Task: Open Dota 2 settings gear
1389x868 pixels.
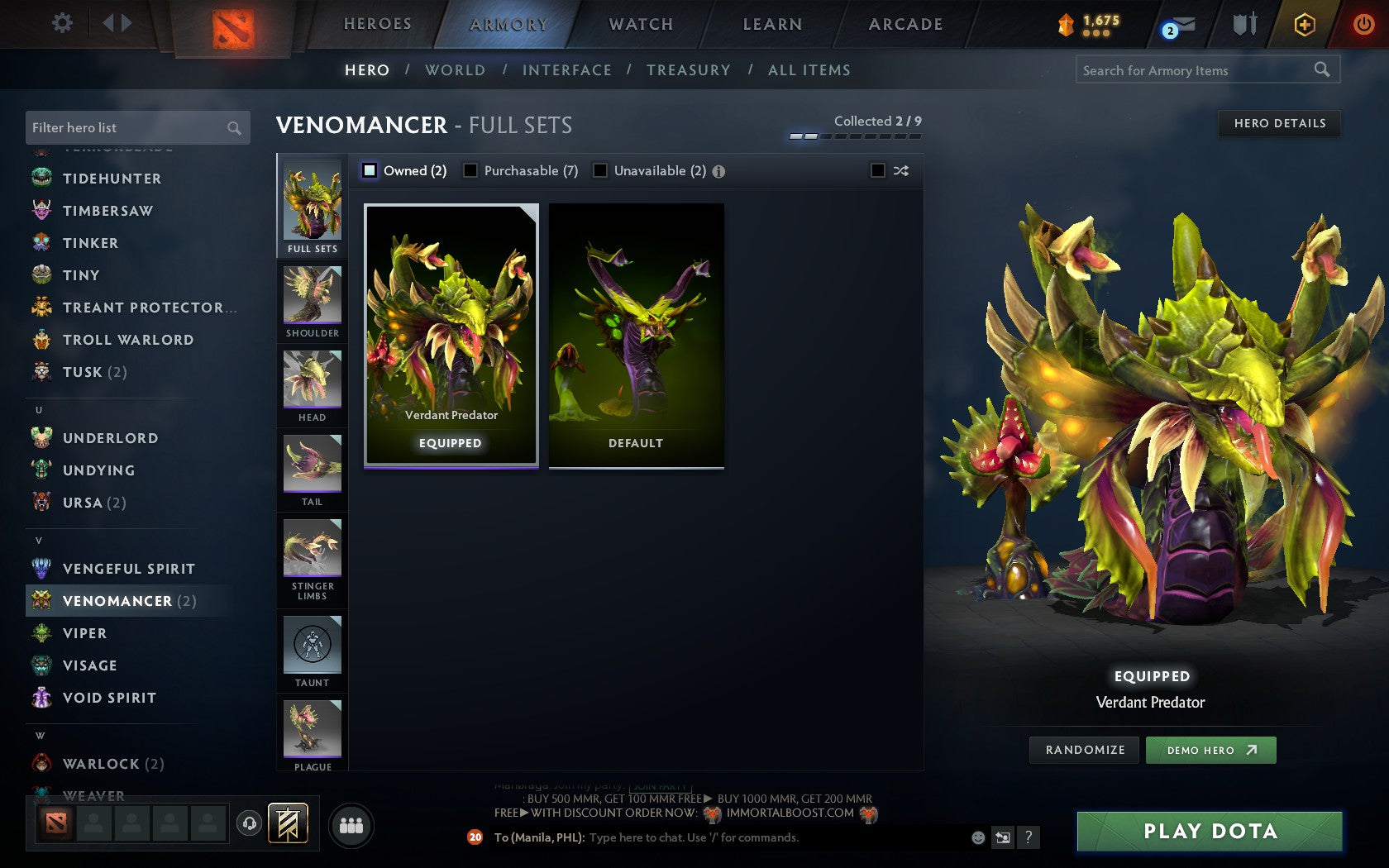Action: point(60,23)
